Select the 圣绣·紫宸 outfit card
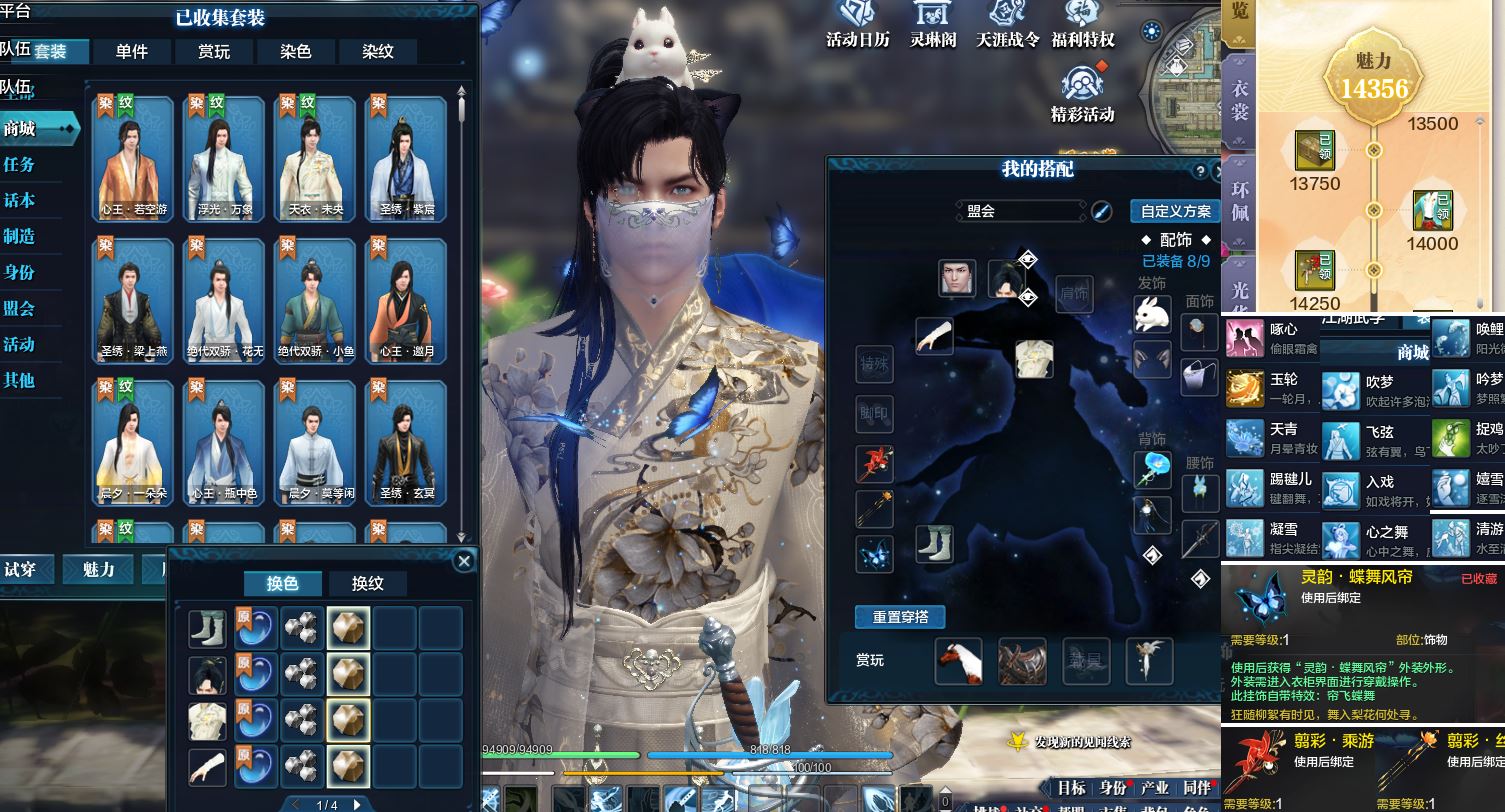The width and height of the screenshot is (1505, 812). (405, 158)
